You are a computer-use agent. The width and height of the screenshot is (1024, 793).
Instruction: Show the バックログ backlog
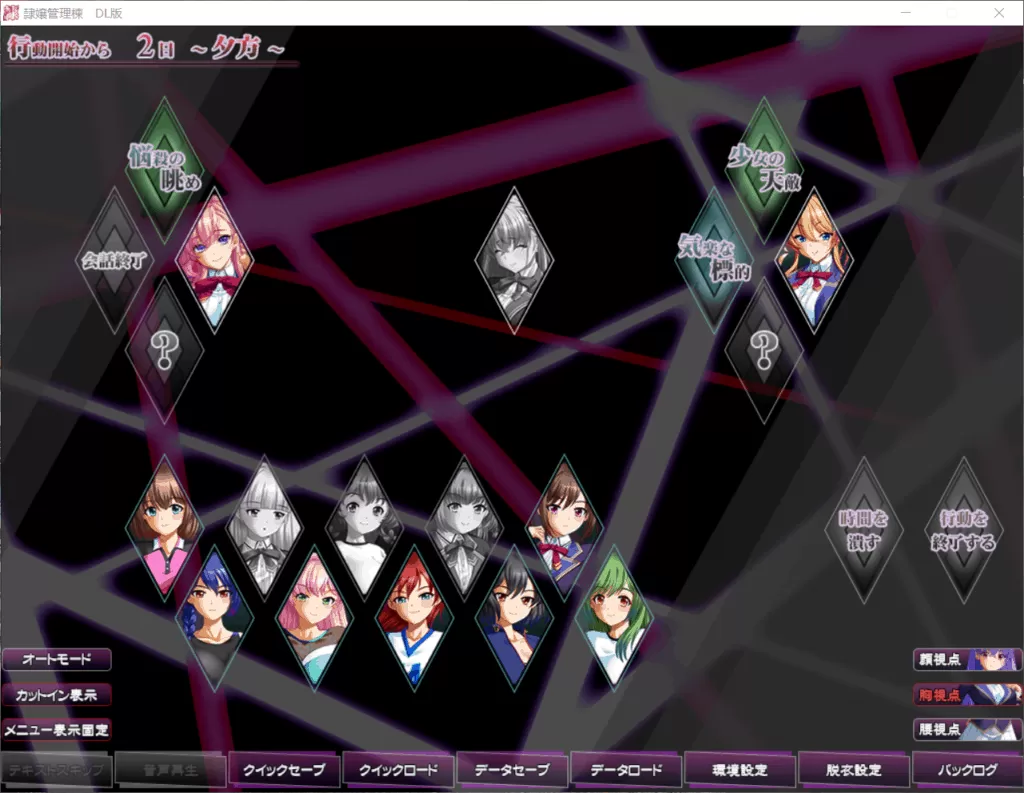[968, 770]
